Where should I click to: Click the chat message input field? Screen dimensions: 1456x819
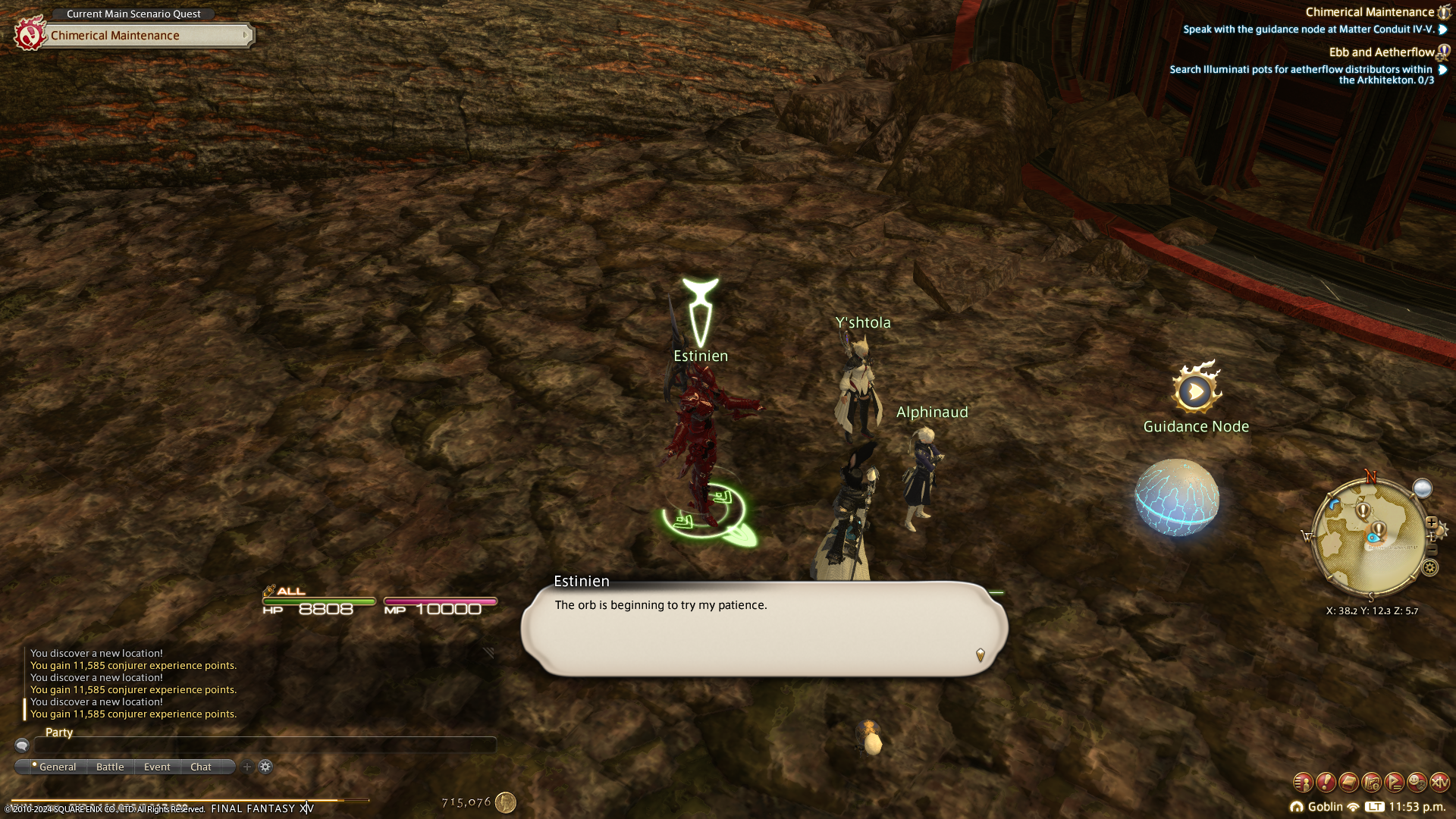[265, 745]
